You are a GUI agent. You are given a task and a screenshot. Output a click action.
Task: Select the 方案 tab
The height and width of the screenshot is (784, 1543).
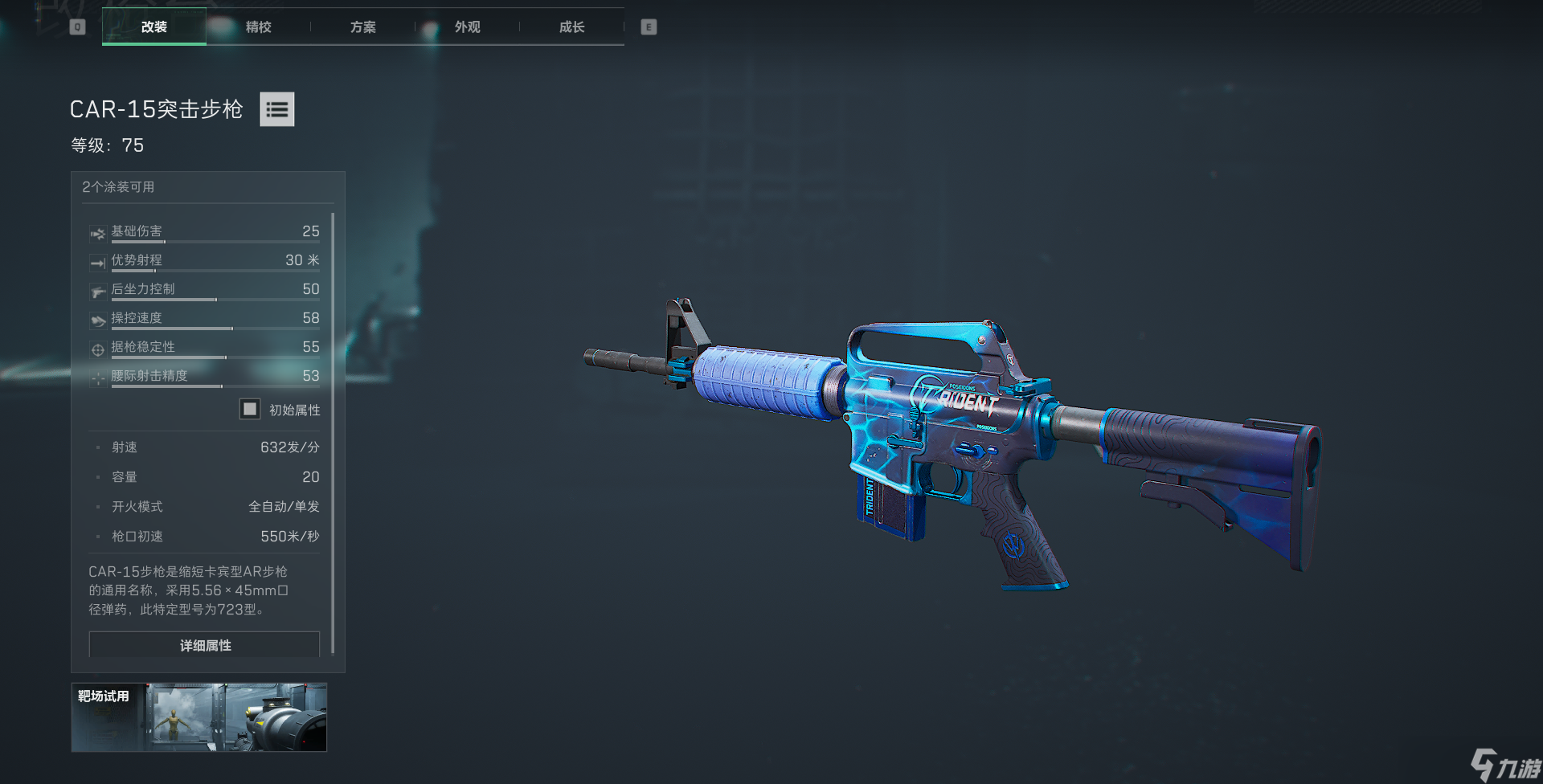point(362,27)
